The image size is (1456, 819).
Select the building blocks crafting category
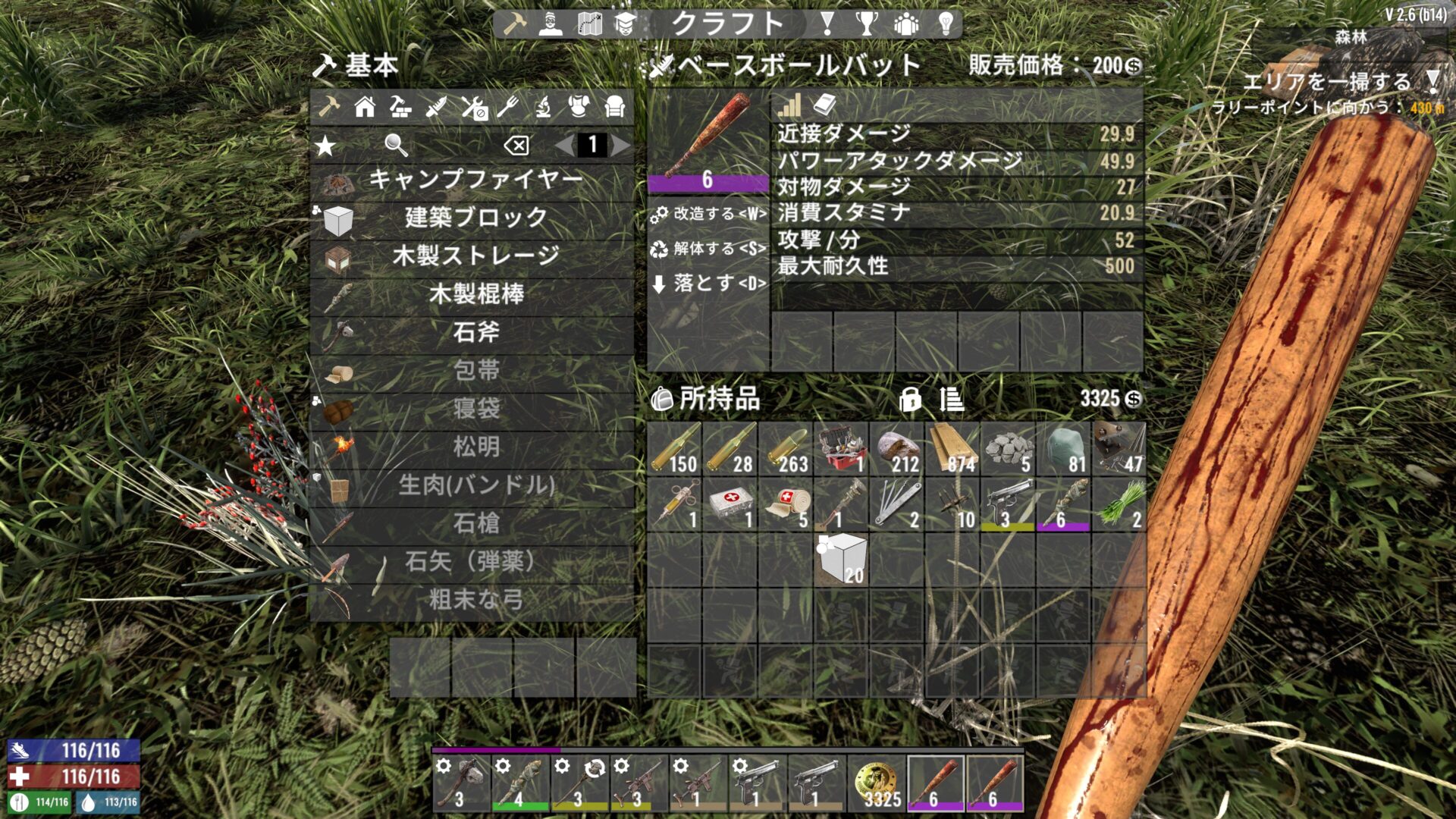click(x=400, y=108)
